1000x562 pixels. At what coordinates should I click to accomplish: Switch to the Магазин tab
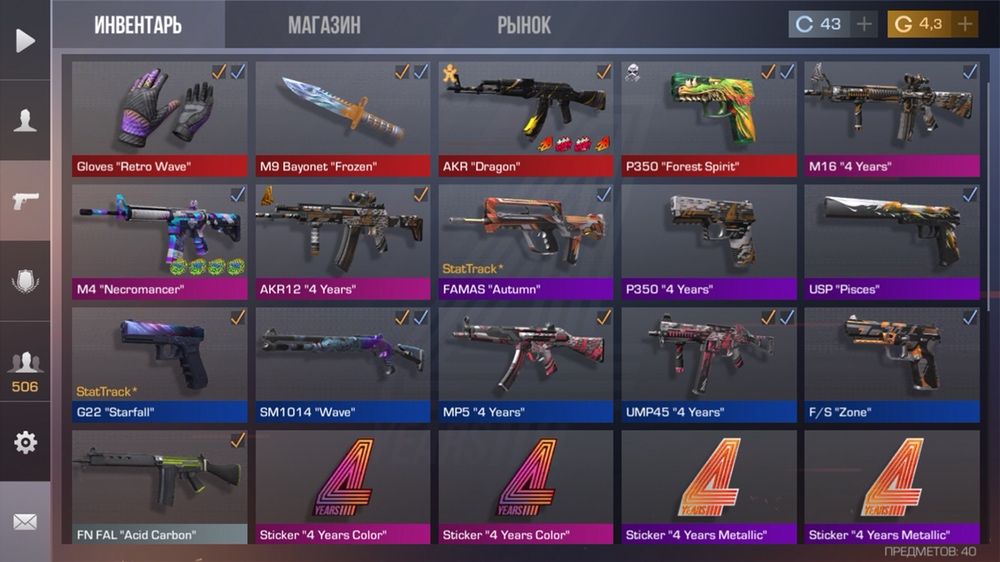pyautogui.click(x=324, y=25)
